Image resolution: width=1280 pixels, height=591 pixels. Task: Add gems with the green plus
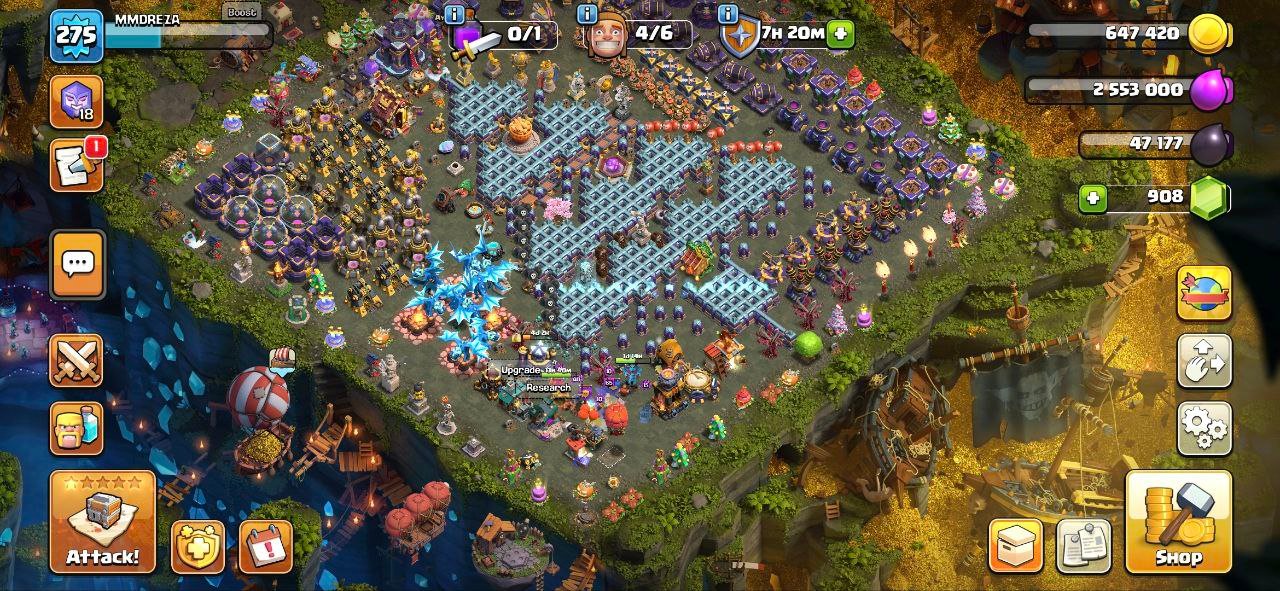point(1093,198)
